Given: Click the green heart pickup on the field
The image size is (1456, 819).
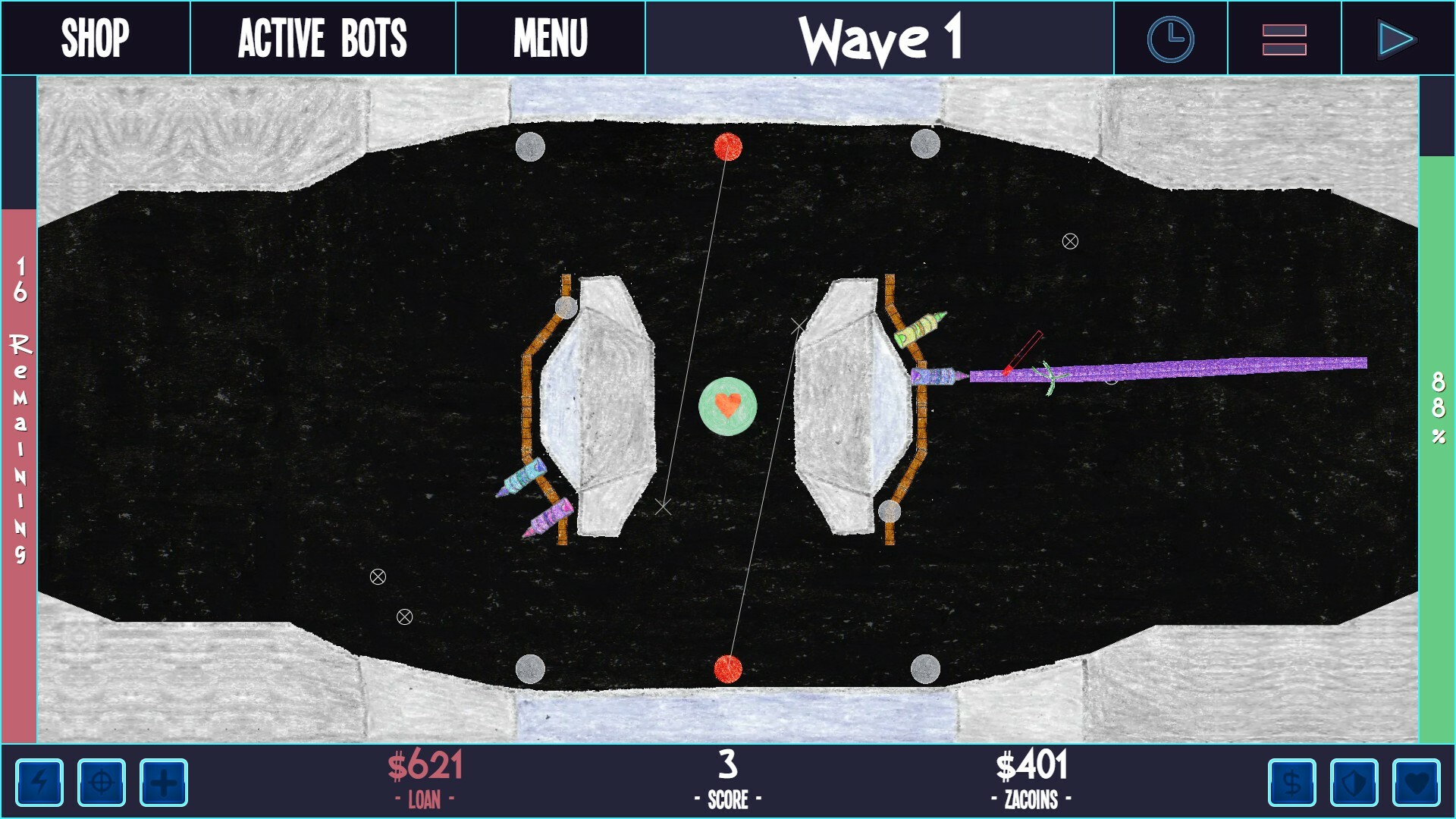Looking at the screenshot, I should point(728,407).
